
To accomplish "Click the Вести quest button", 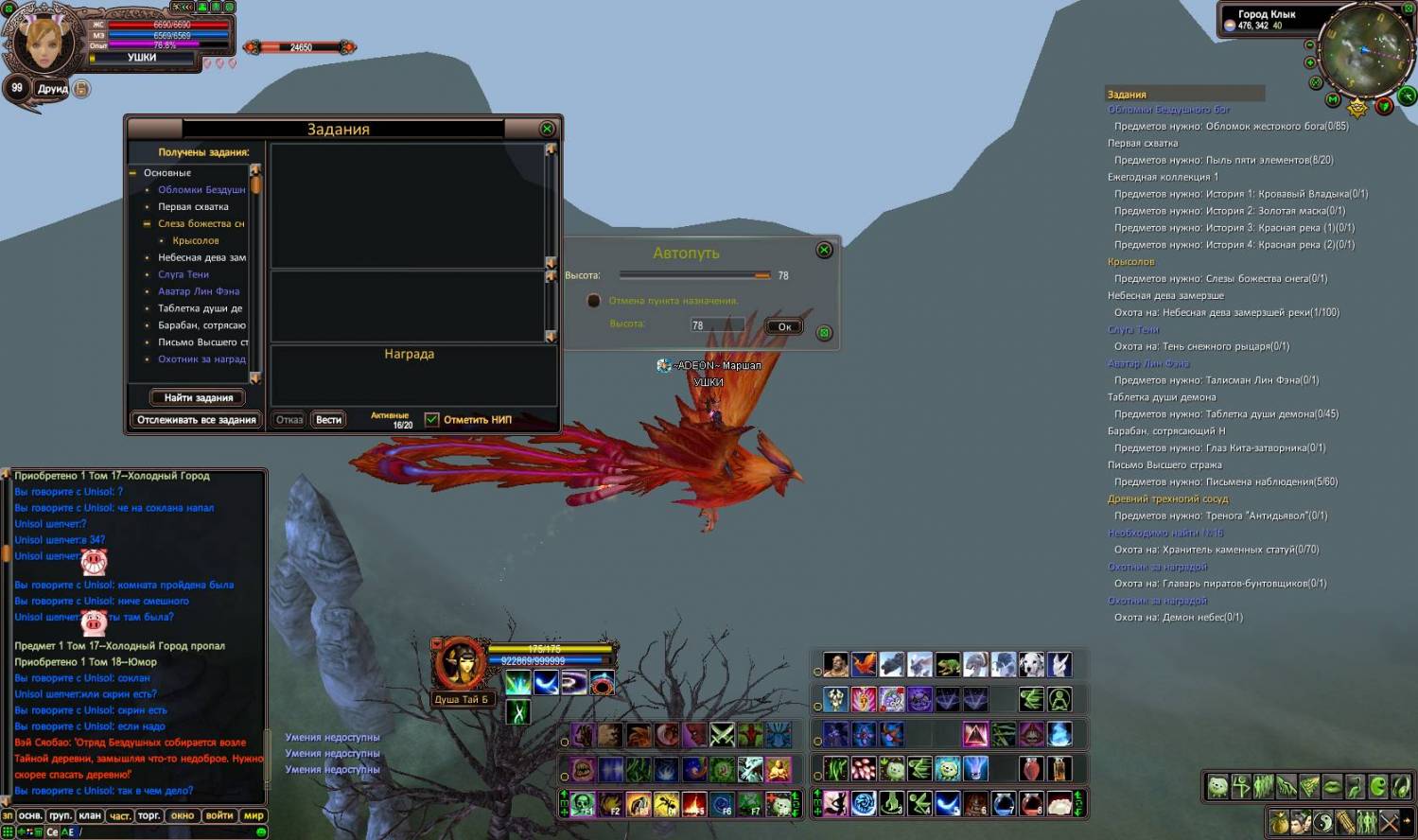I will 329,419.
